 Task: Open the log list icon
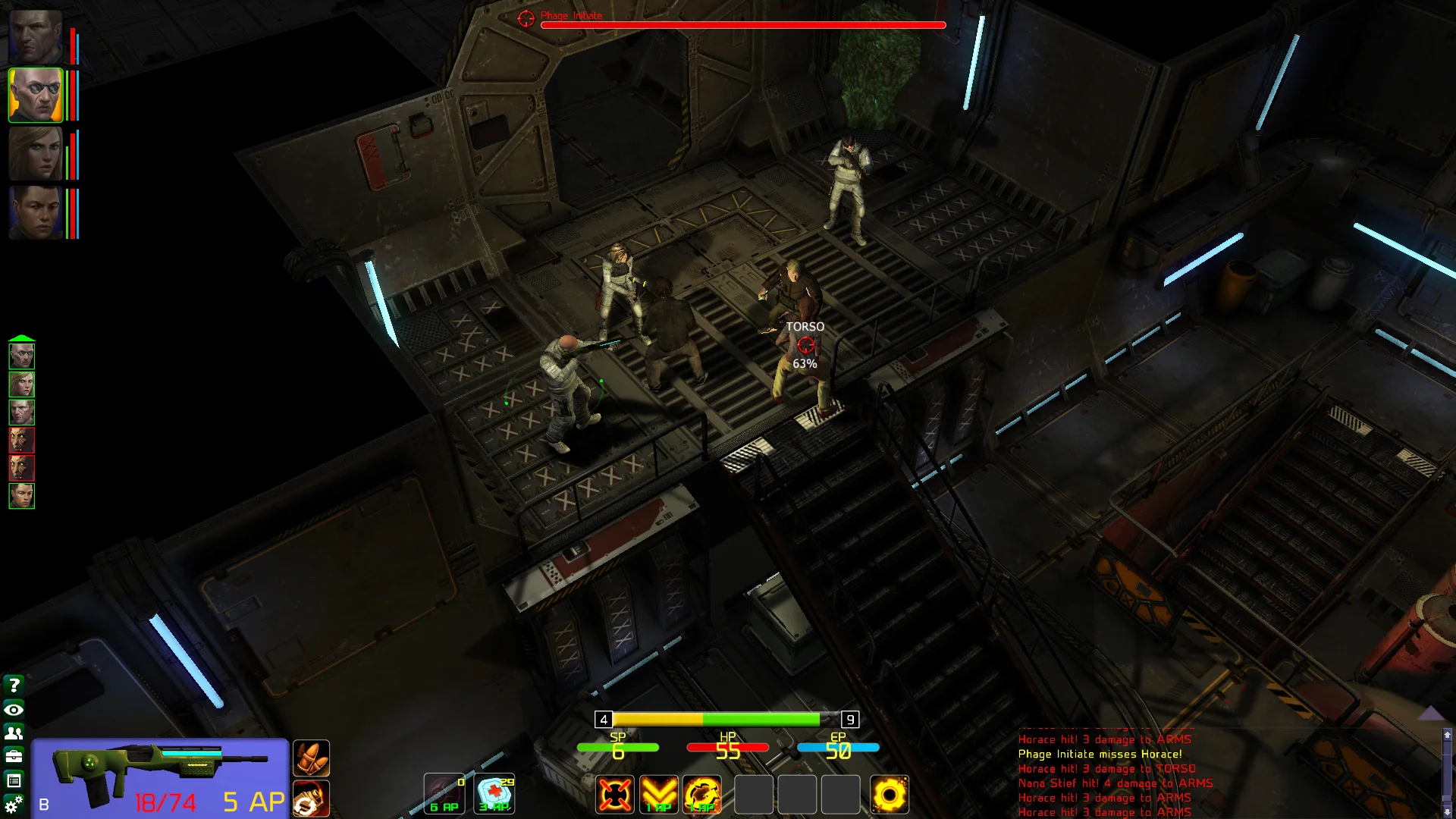tap(14, 780)
